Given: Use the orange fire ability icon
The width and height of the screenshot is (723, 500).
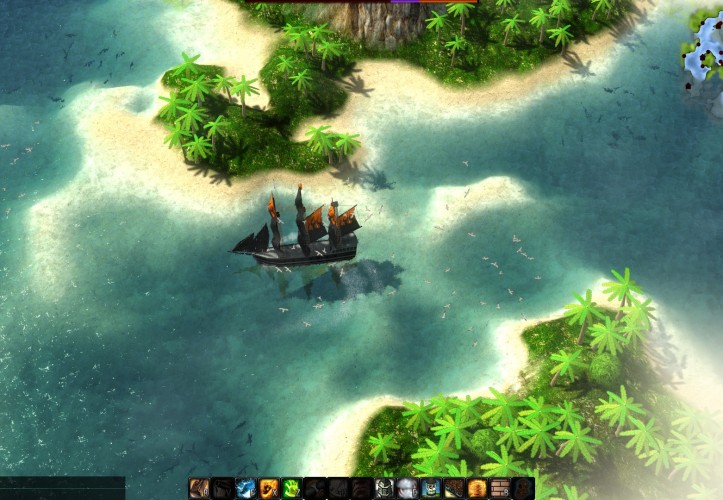Looking at the screenshot, I should pyautogui.click(x=269, y=489).
